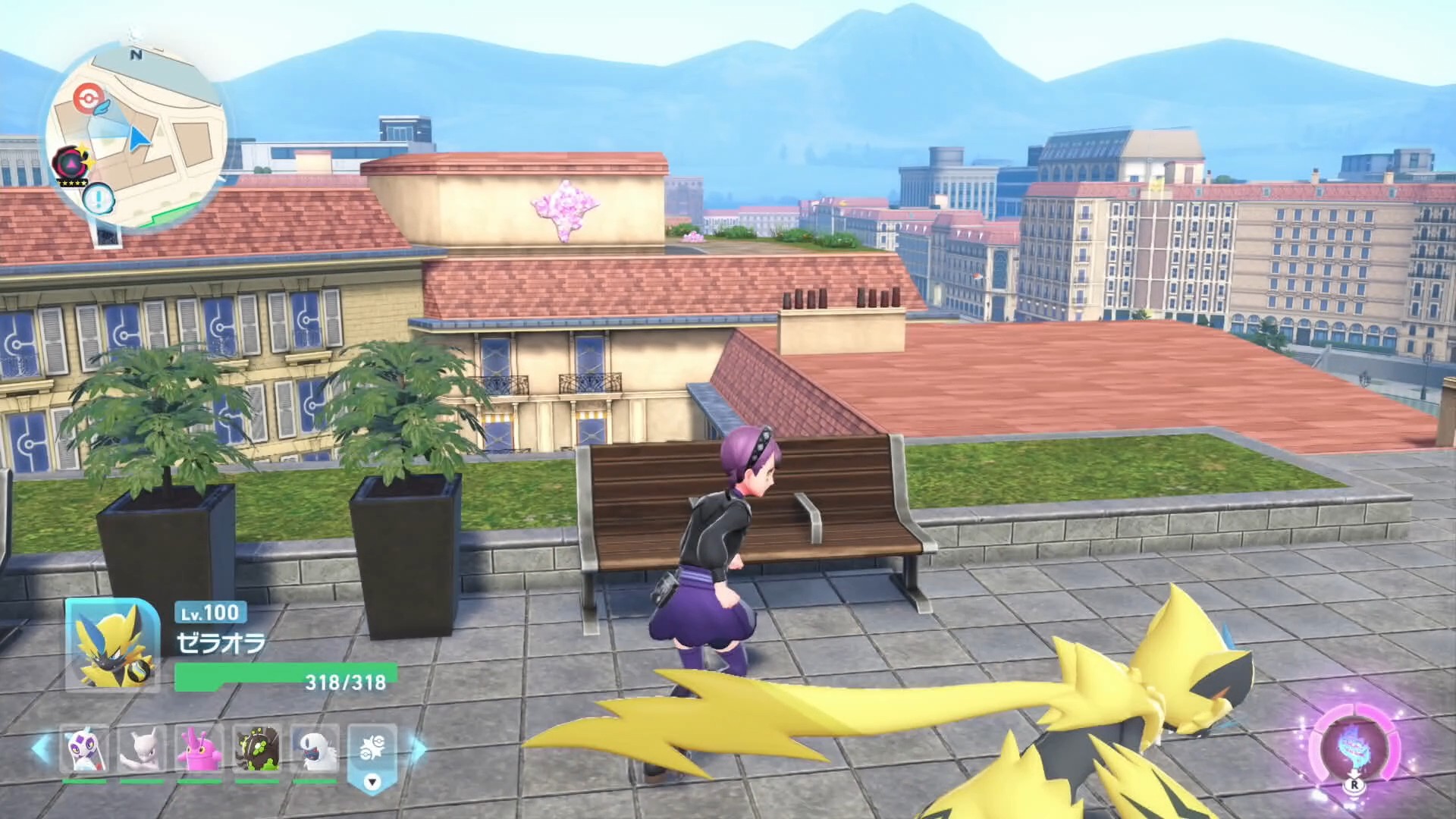
Task: Click the left arrow of party bar
Action: click(41, 749)
